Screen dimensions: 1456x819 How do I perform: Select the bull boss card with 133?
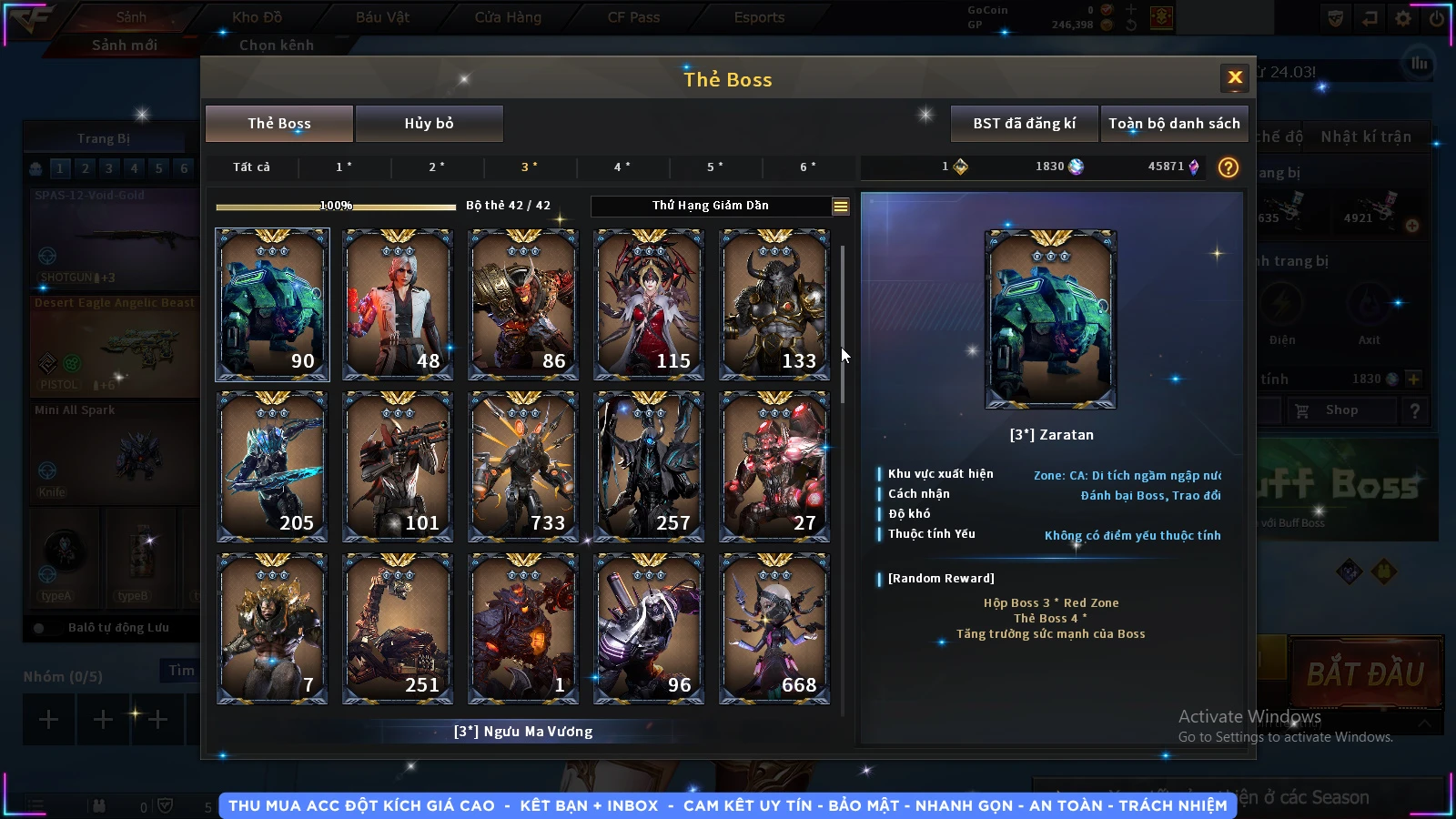774,304
